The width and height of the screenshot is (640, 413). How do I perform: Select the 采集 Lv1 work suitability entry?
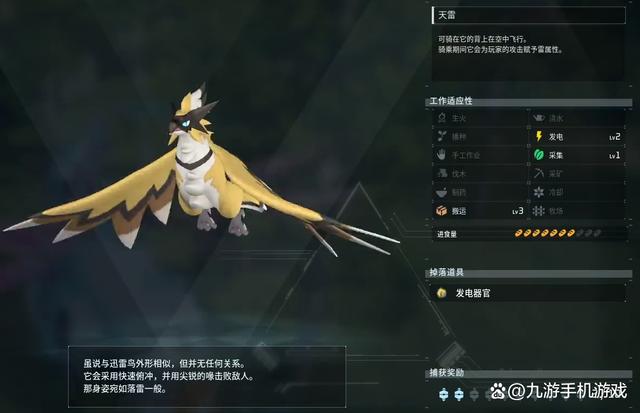577,155
